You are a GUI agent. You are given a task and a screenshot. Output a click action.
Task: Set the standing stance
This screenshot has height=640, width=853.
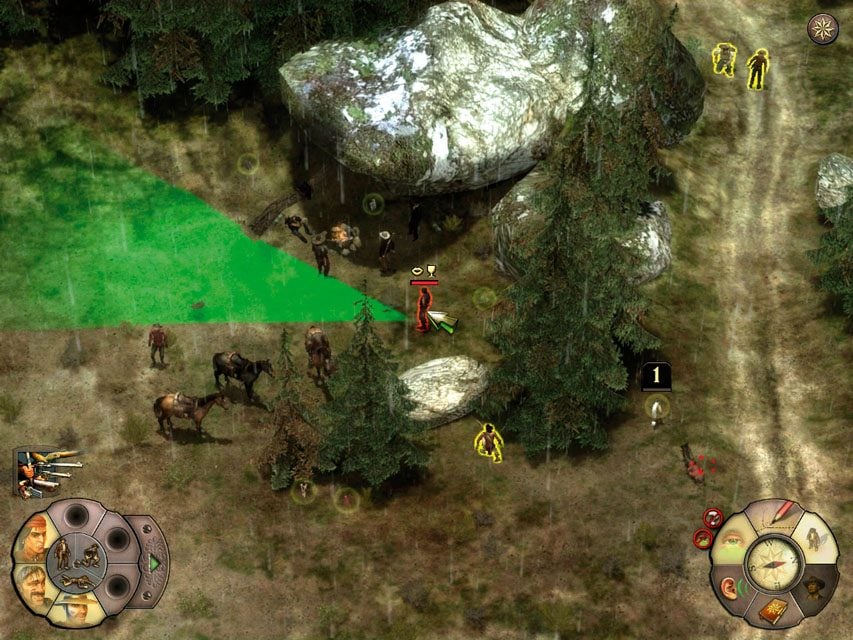62,551
